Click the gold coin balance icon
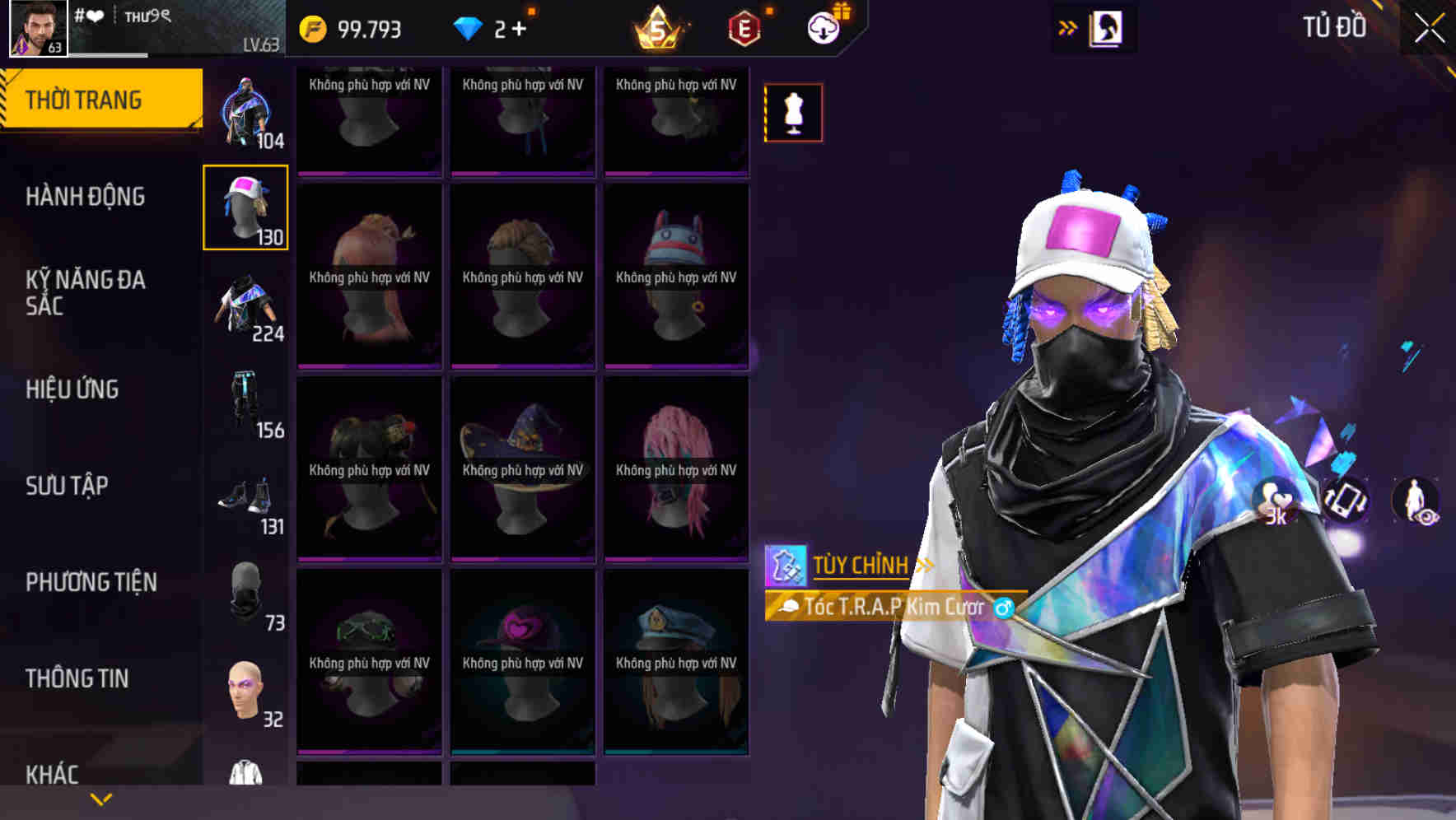This screenshot has width=1456, height=820. [x=315, y=27]
